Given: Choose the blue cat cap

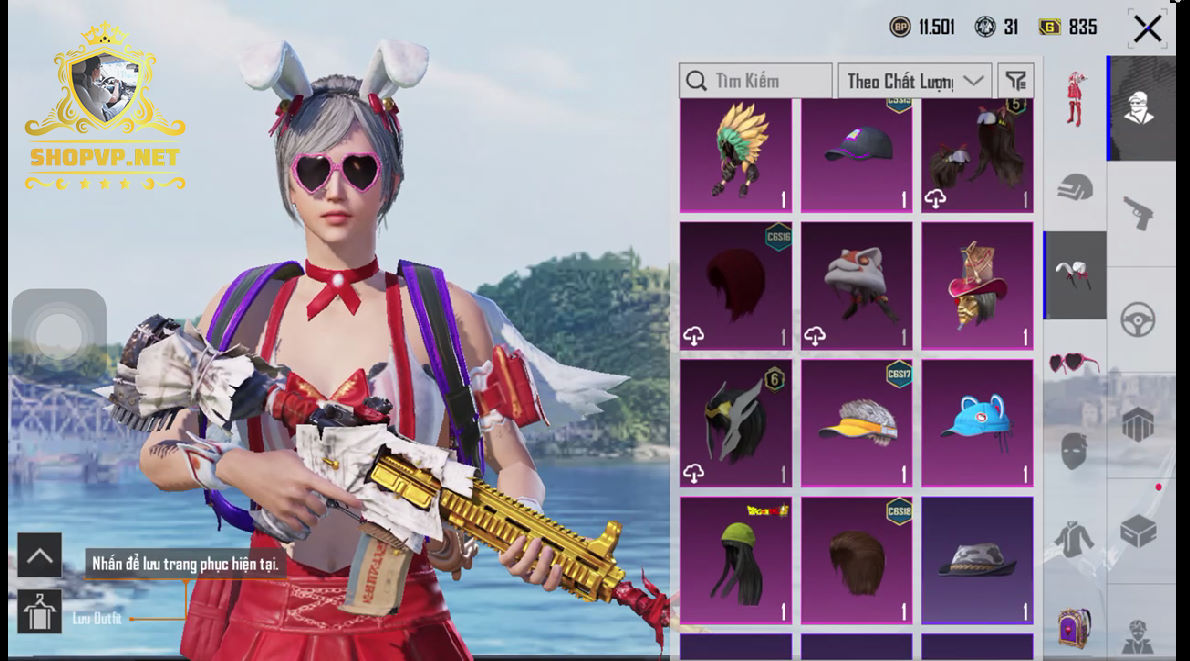Looking at the screenshot, I should coord(977,424).
